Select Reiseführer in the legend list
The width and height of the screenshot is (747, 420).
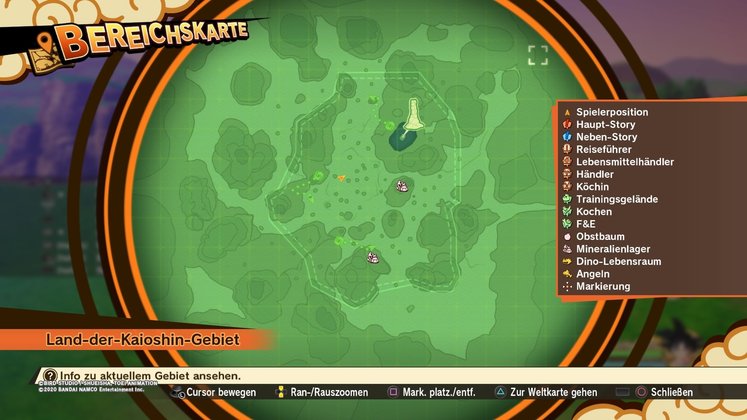(603, 149)
